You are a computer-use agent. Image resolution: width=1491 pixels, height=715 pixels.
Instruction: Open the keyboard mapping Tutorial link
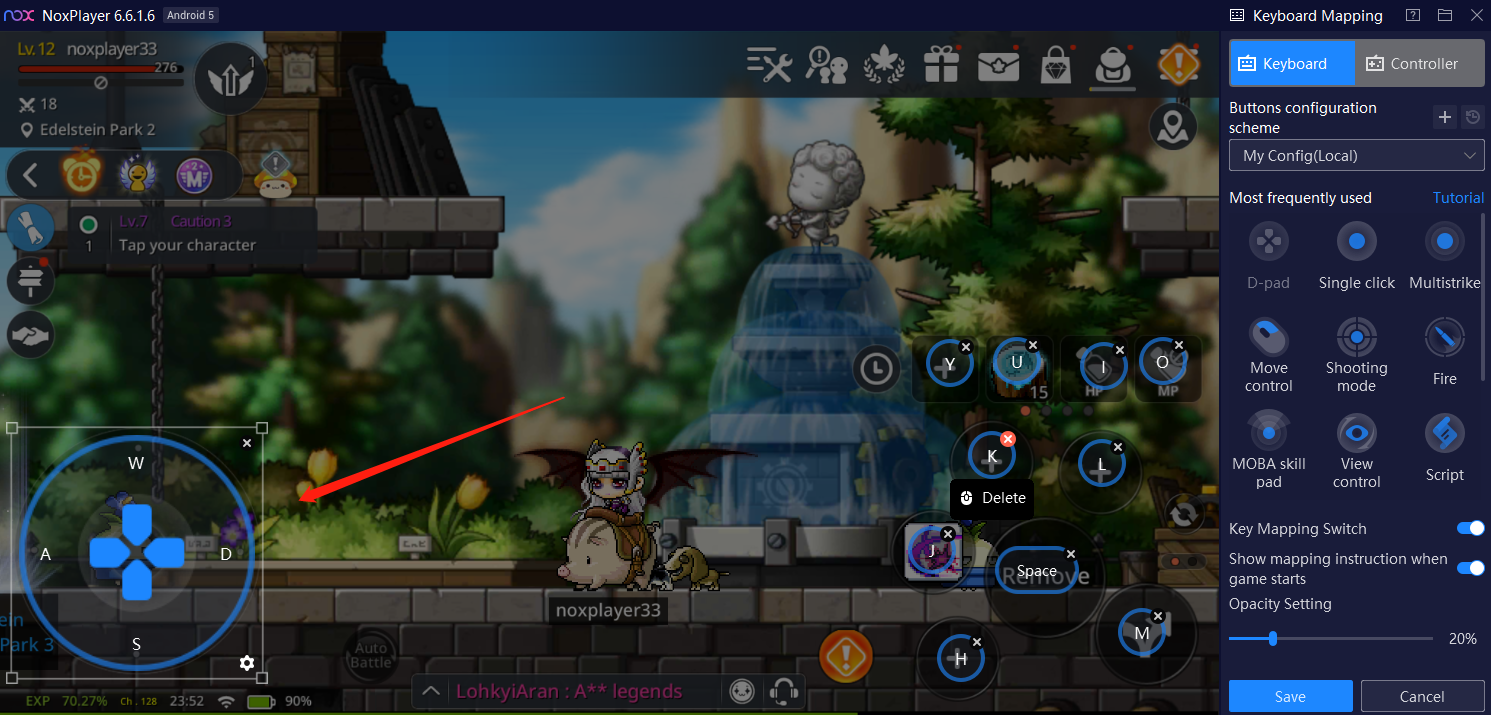tap(1458, 198)
